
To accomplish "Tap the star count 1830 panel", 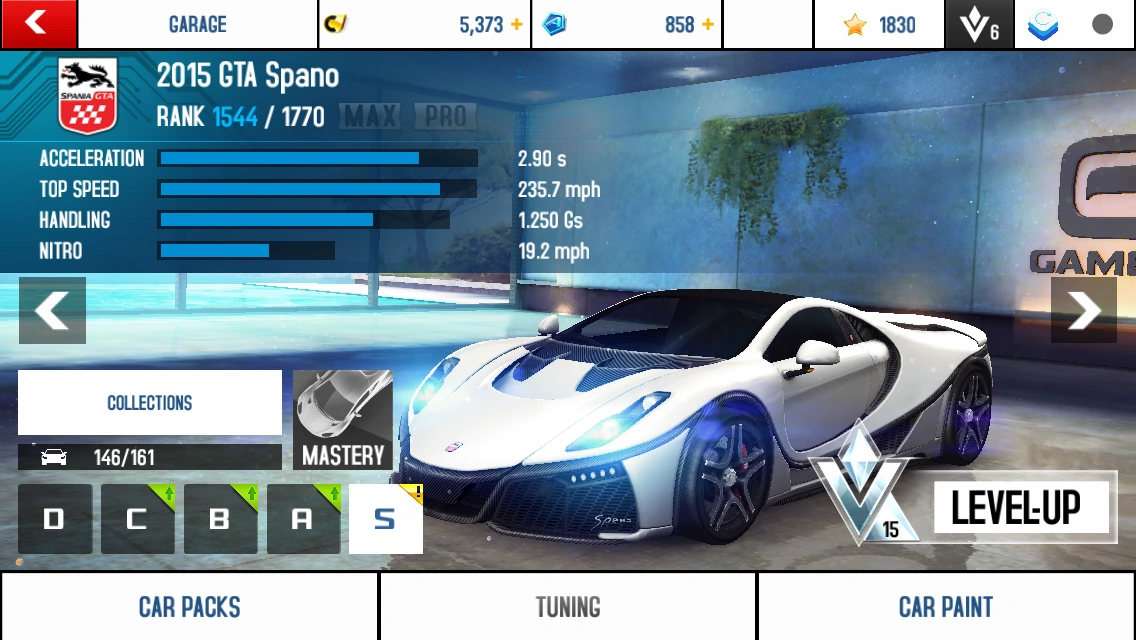I will click(879, 25).
